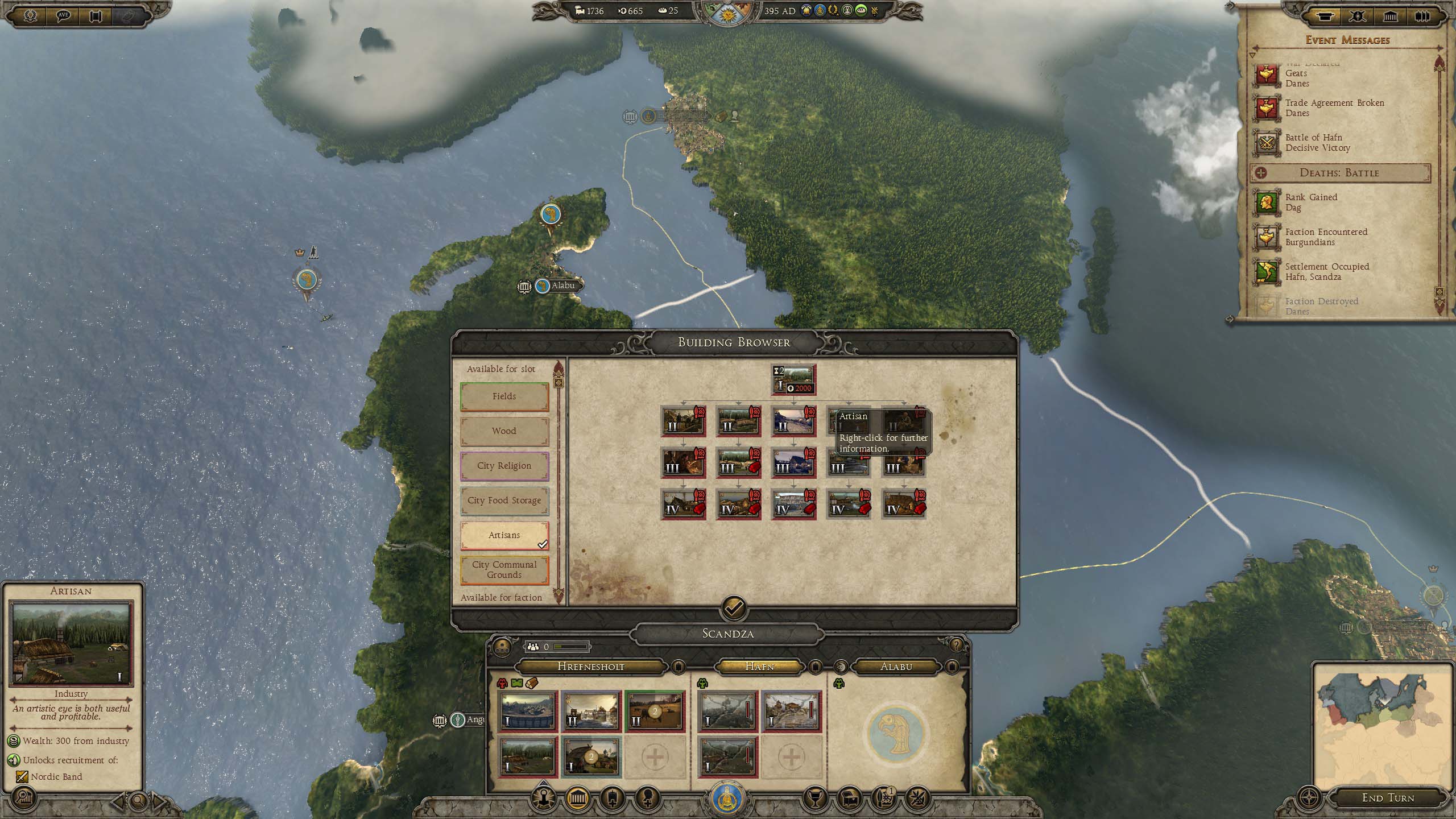Select City Food Storage category
The width and height of the screenshot is (1456, 819).
pyautogui.click(x=504, y=500)
